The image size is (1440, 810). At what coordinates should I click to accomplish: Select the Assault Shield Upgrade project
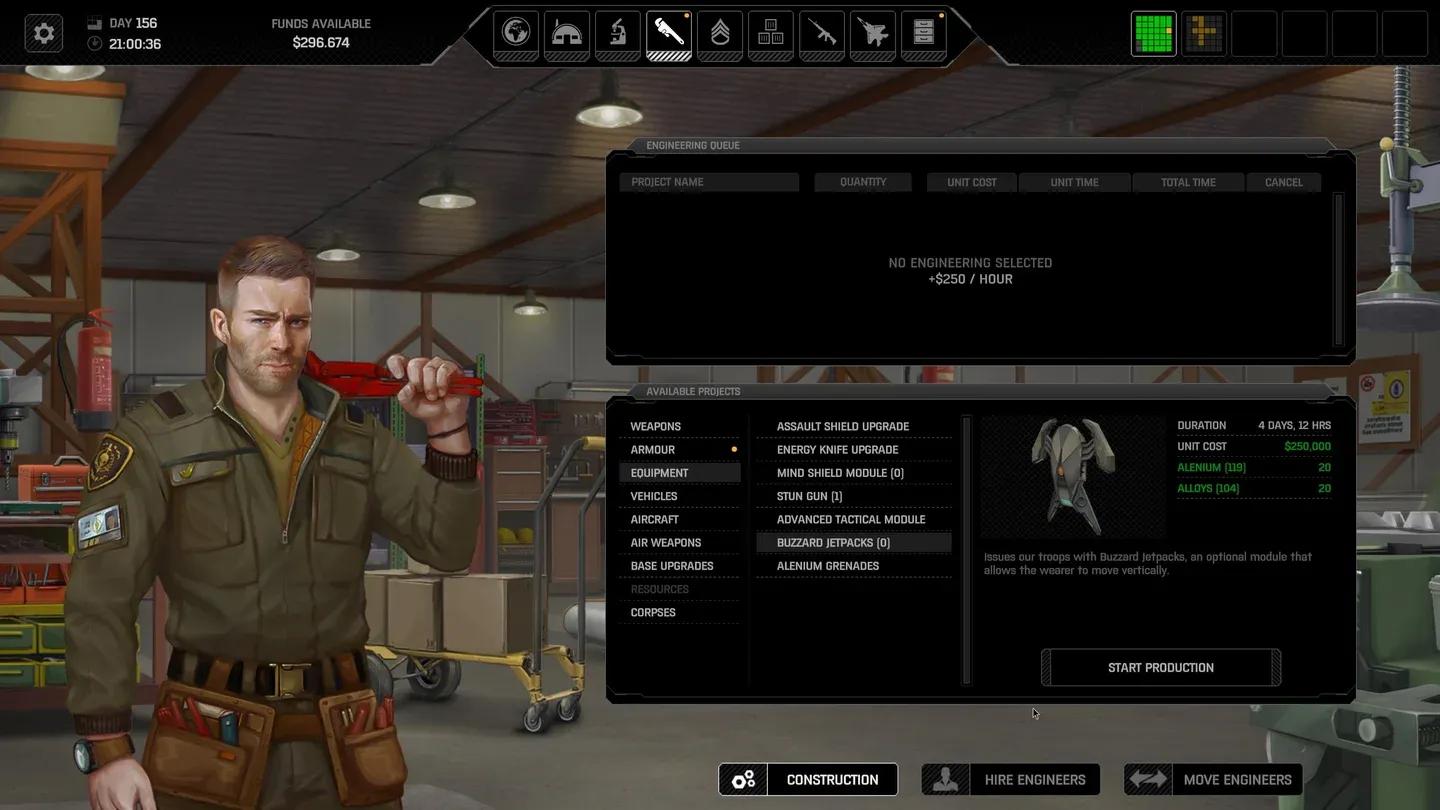tap(843, 426)
